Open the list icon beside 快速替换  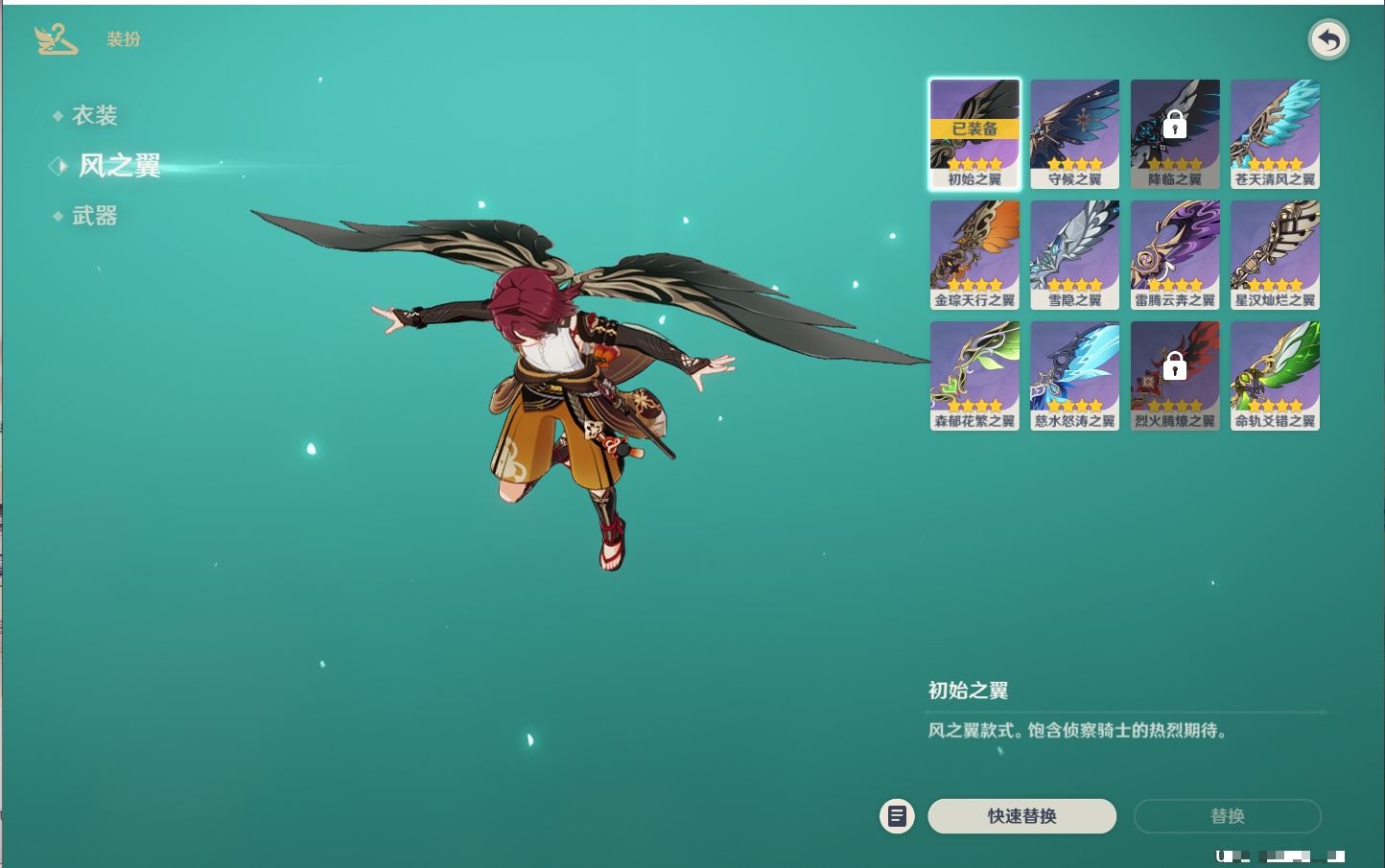pyautogui.click(x=897, y=816)
